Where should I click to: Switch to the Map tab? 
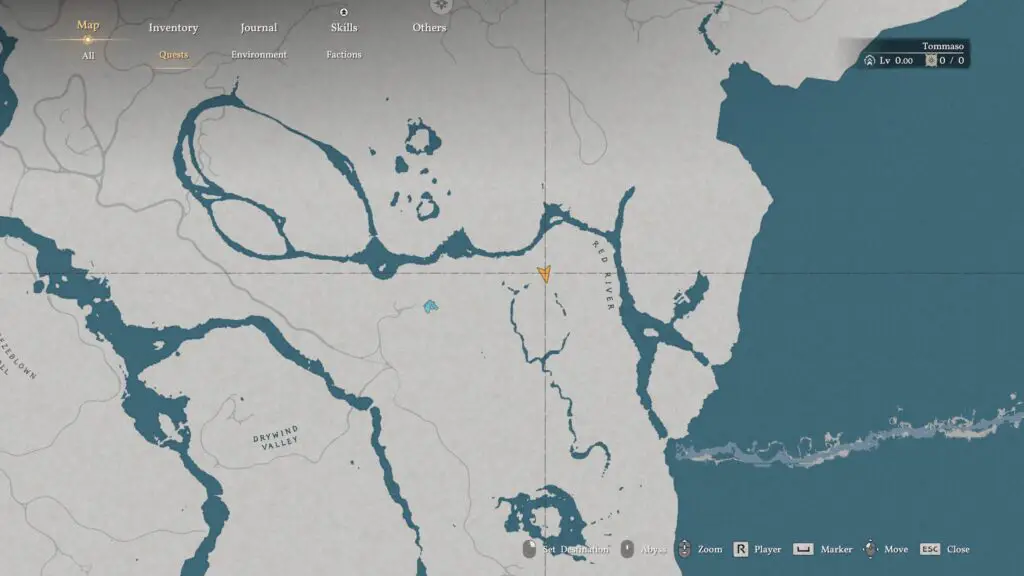click(x=88, y=26)
